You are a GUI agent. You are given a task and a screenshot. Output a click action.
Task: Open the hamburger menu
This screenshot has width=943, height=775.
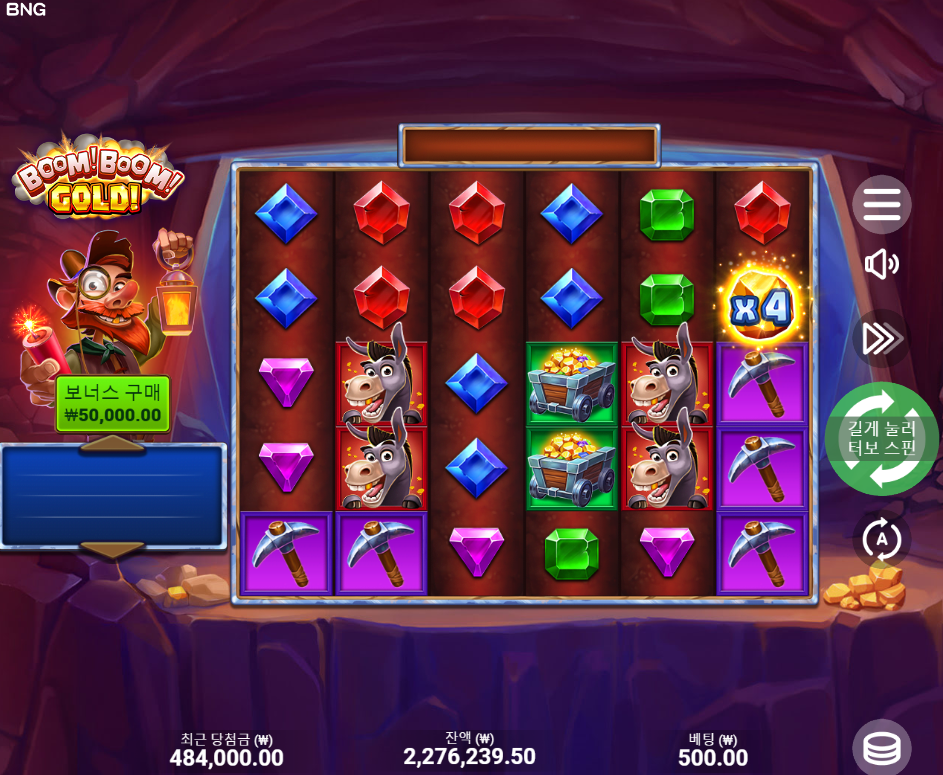[881, 204]
